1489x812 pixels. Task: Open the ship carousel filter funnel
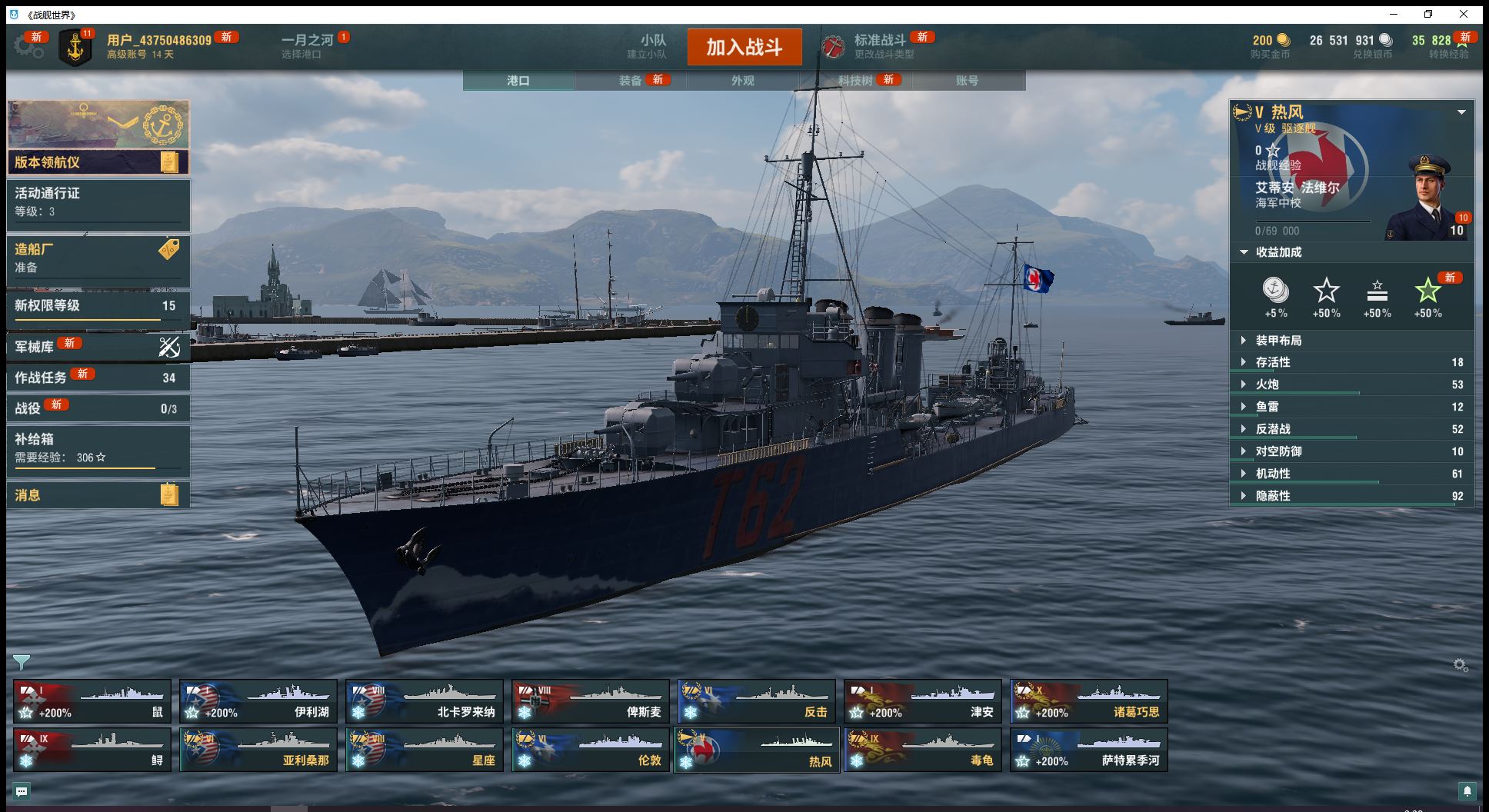coord(22,662)
